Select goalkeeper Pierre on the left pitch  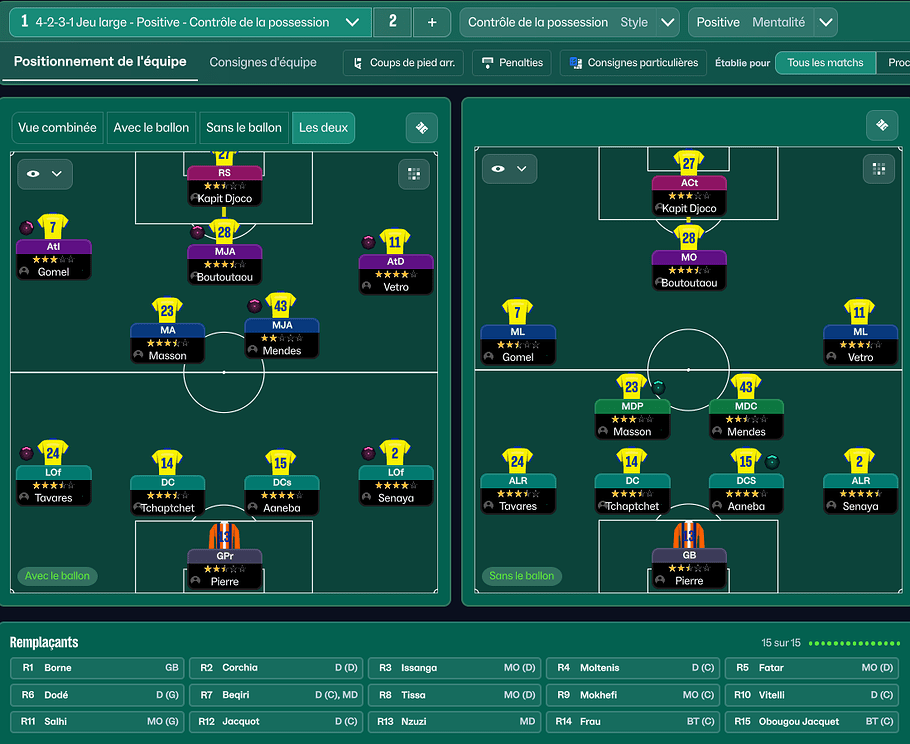(225, 567)
